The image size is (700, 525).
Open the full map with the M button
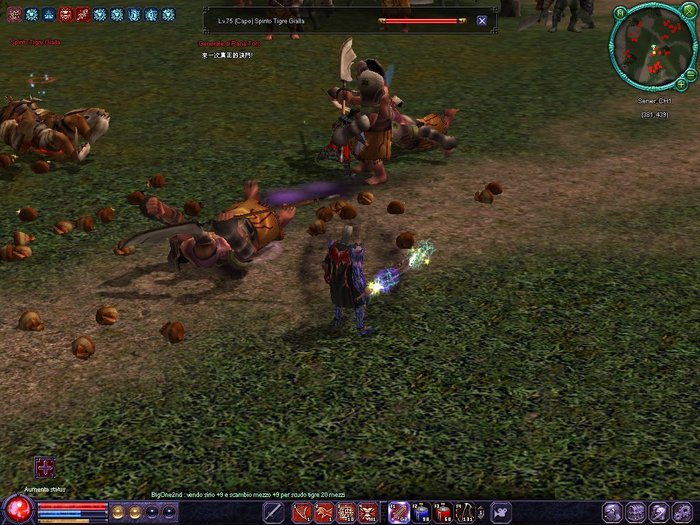620,13
